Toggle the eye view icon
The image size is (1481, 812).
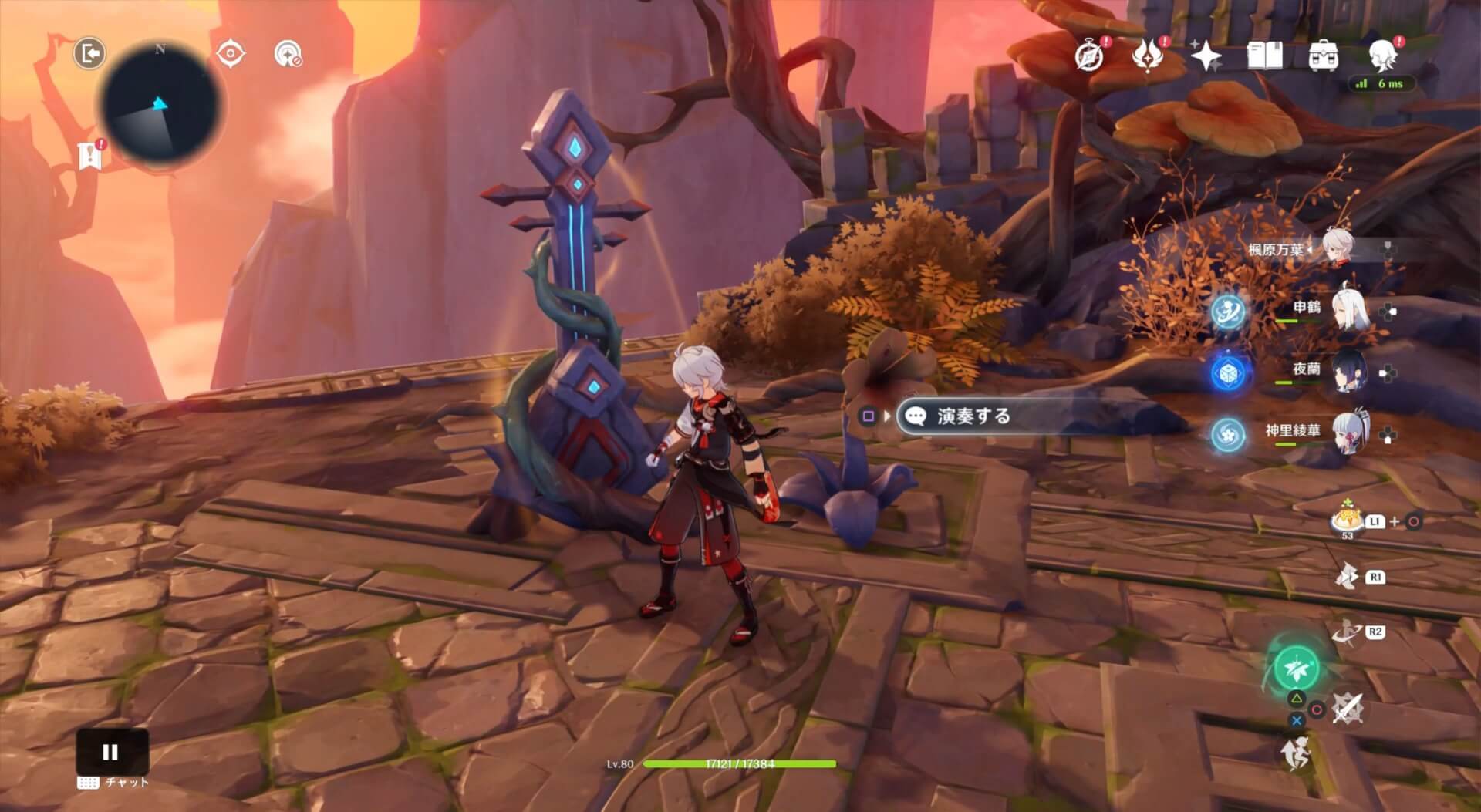coord(231,54)
